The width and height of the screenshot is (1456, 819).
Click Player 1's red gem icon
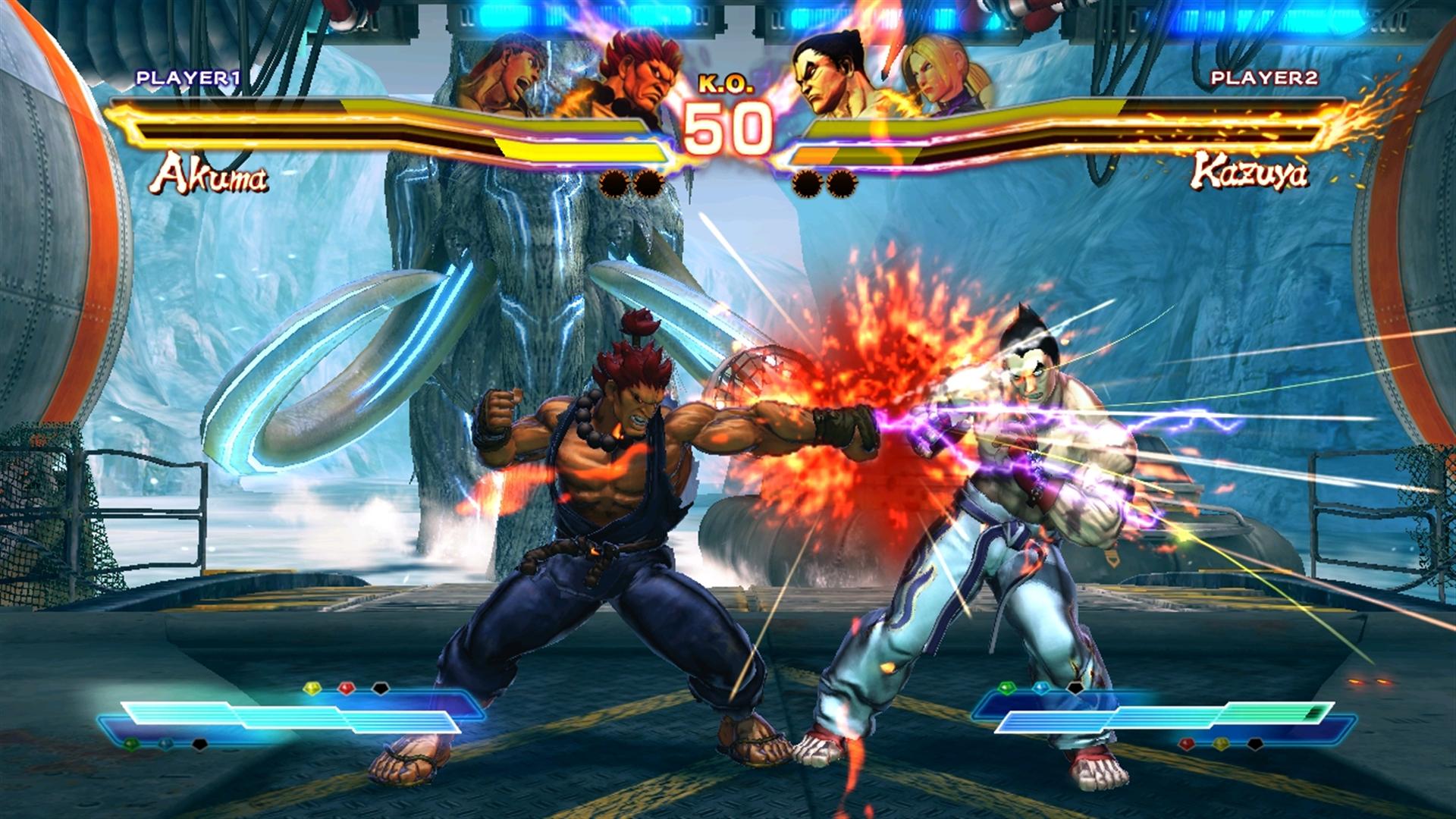(347, 689)
